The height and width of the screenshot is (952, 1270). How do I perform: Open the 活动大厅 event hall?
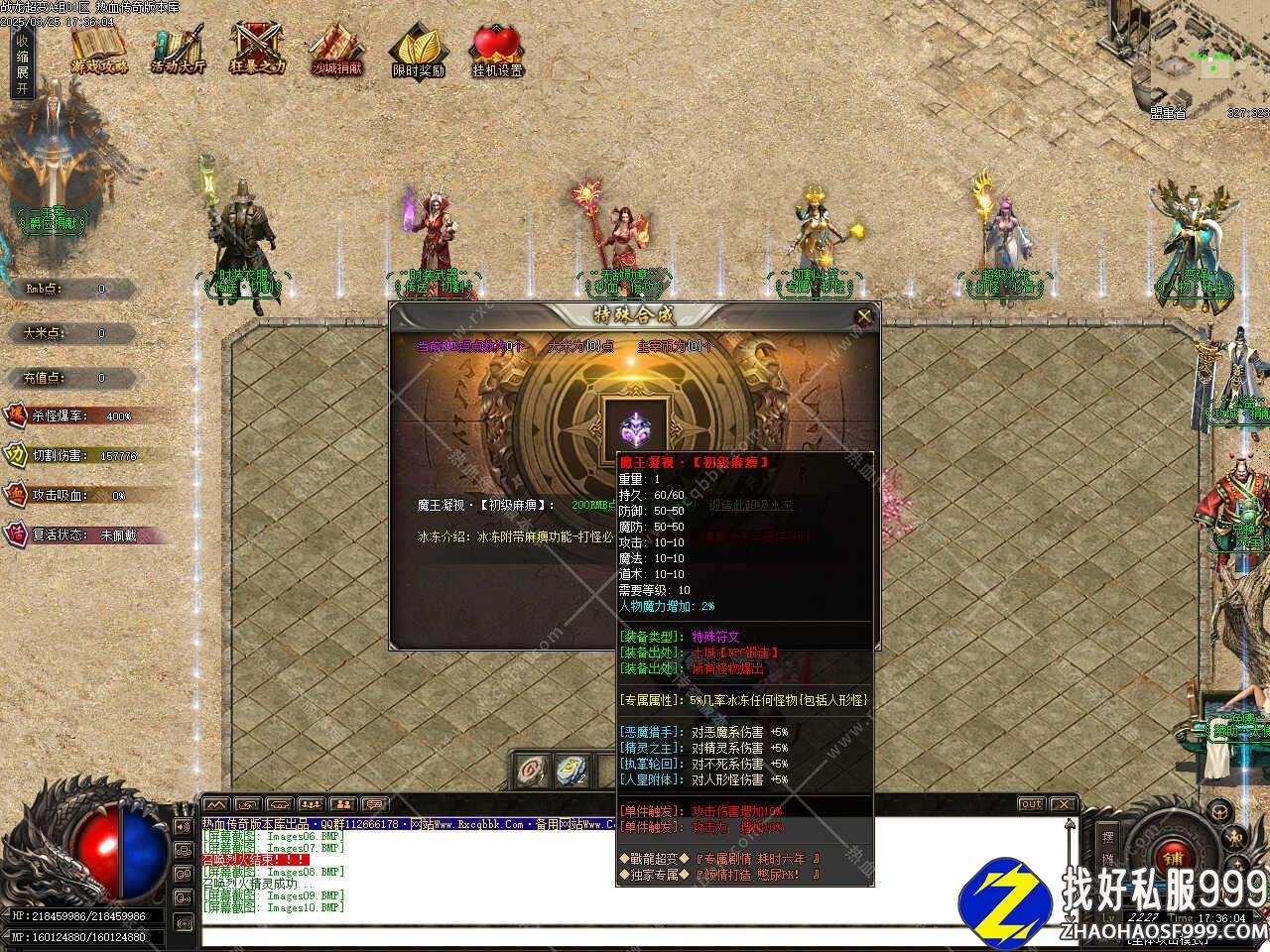179,49
